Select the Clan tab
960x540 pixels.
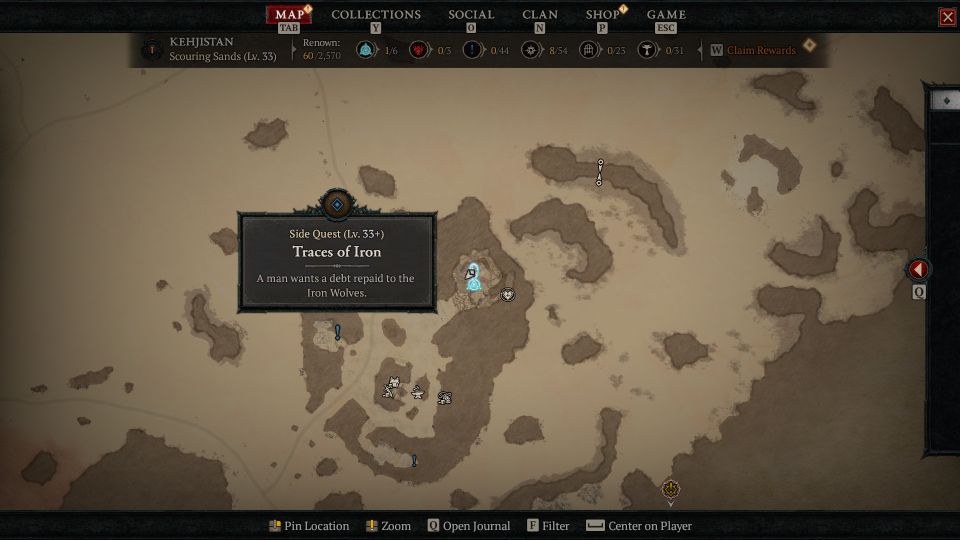540,14
